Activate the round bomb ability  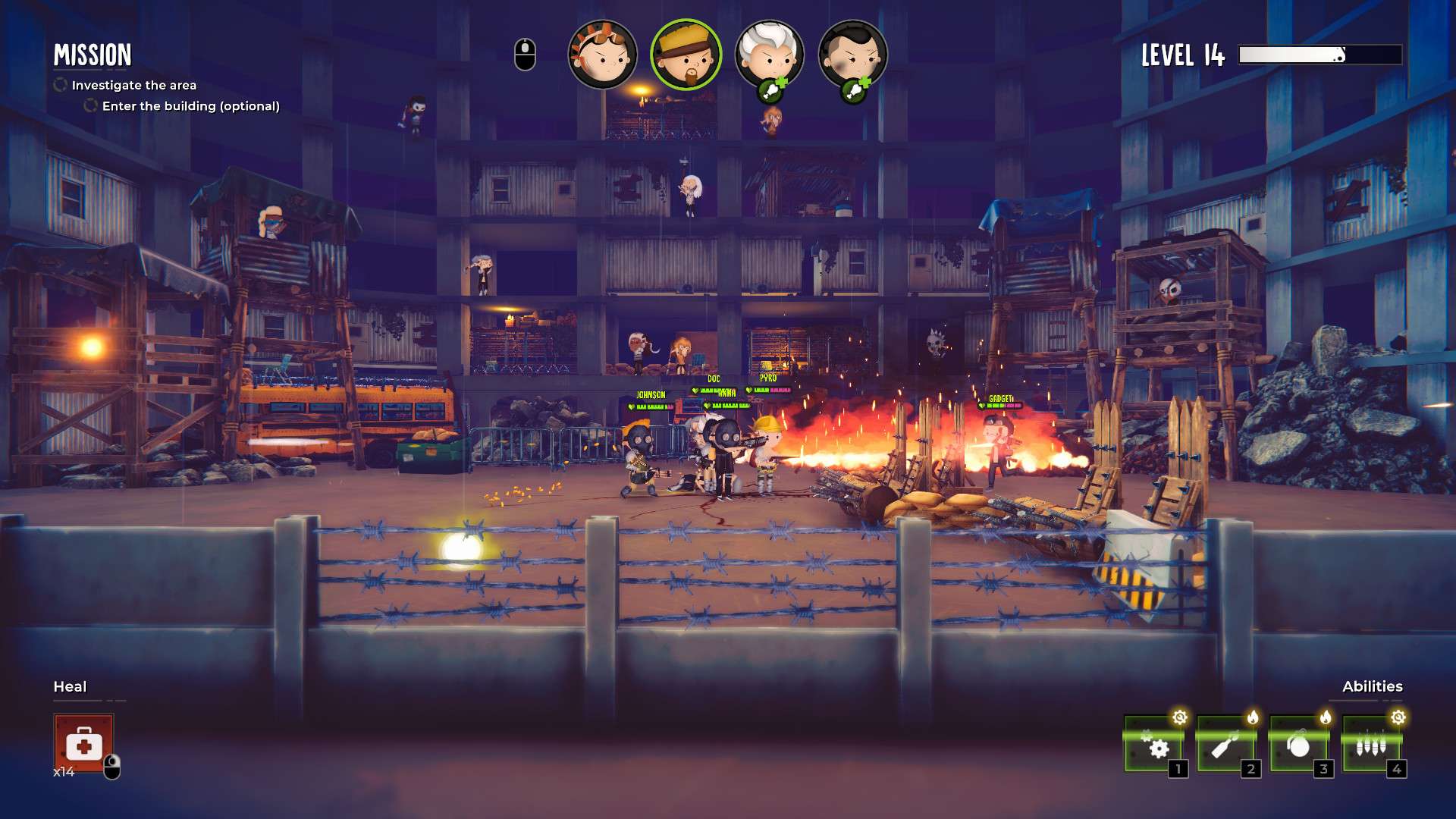click(1299, 745)
